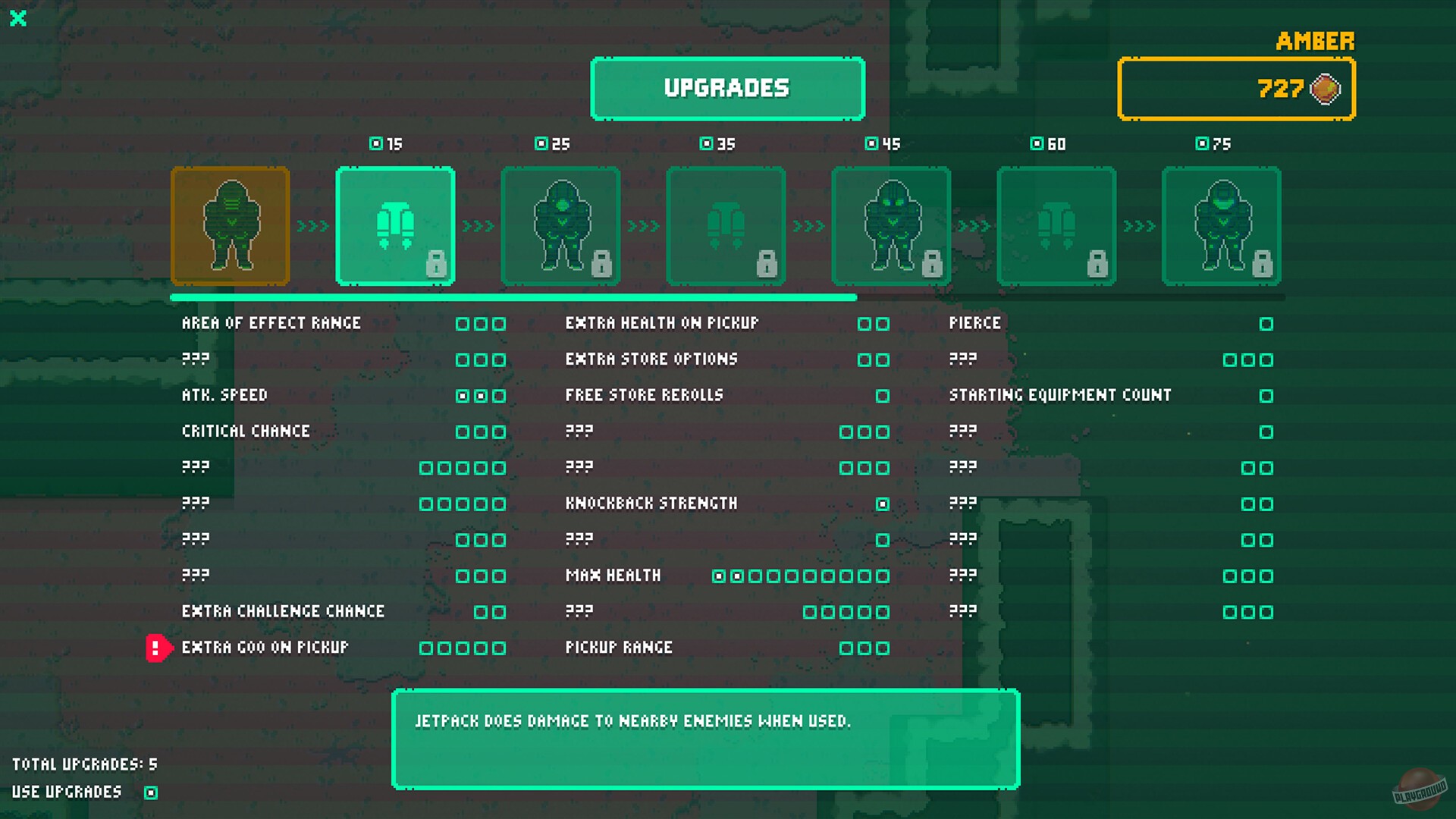Click the Upgrades title banner
The image size is (1456, 819).
click(726, 88)
